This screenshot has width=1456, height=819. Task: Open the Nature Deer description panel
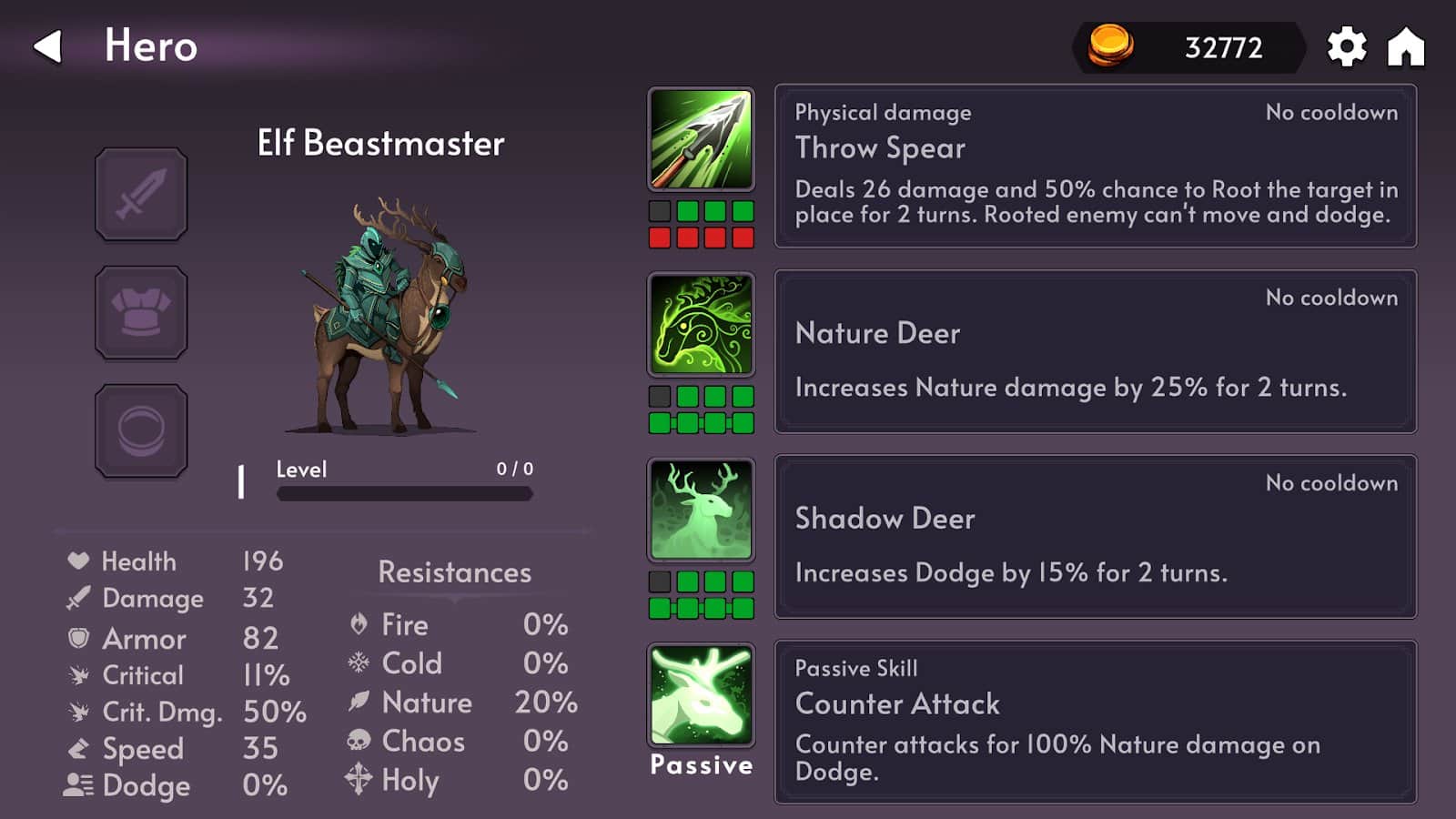[1095, 351]
